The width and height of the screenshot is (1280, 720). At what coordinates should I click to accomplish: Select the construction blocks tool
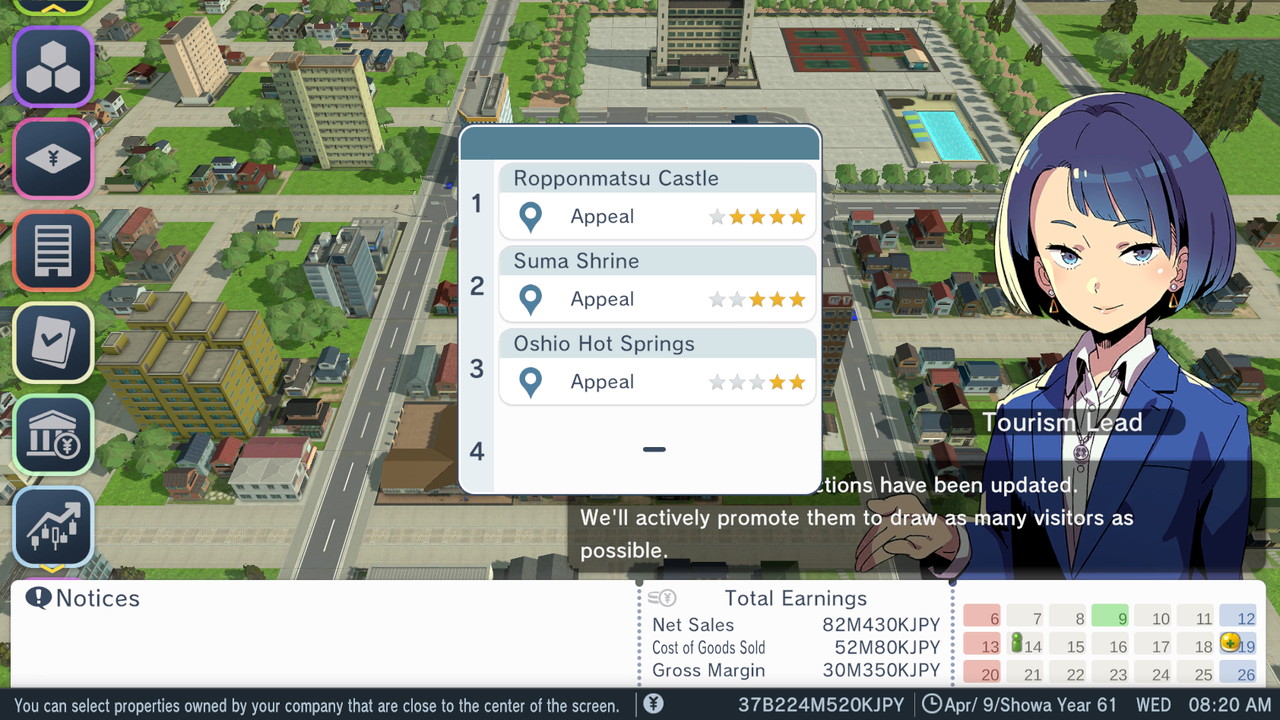53,66
